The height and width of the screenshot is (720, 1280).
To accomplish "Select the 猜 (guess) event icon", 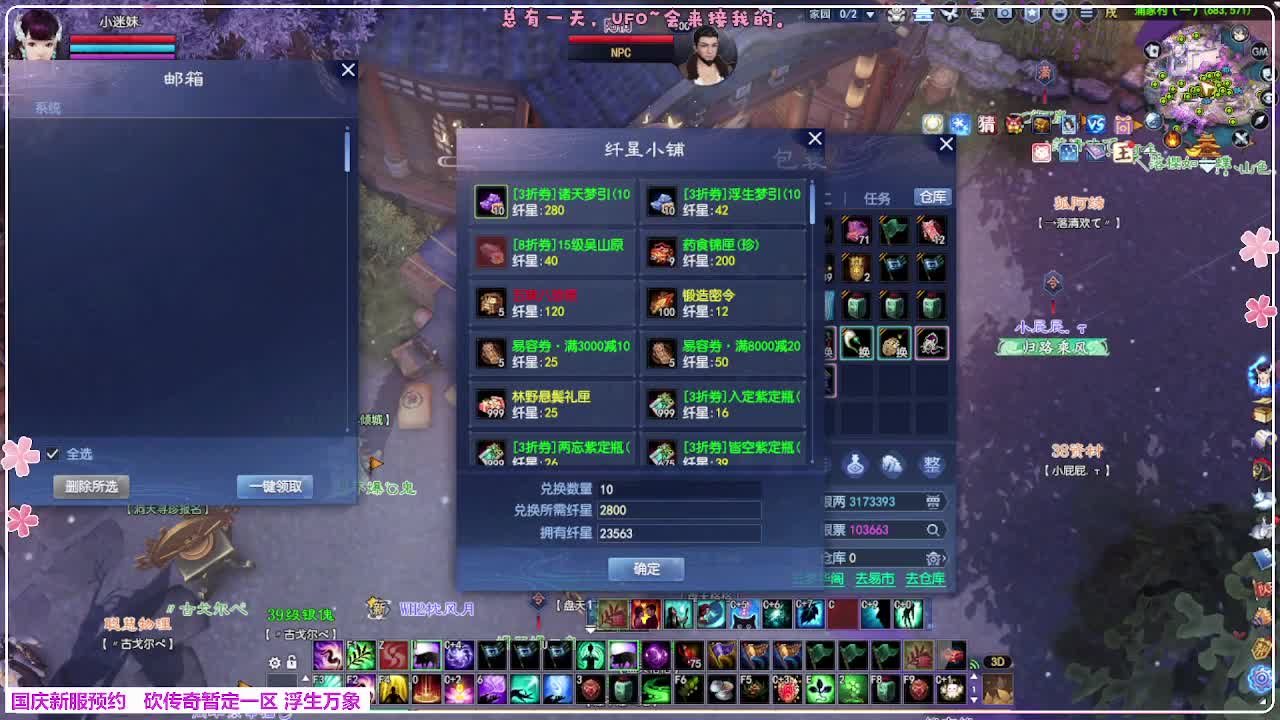I will point(986,125).
